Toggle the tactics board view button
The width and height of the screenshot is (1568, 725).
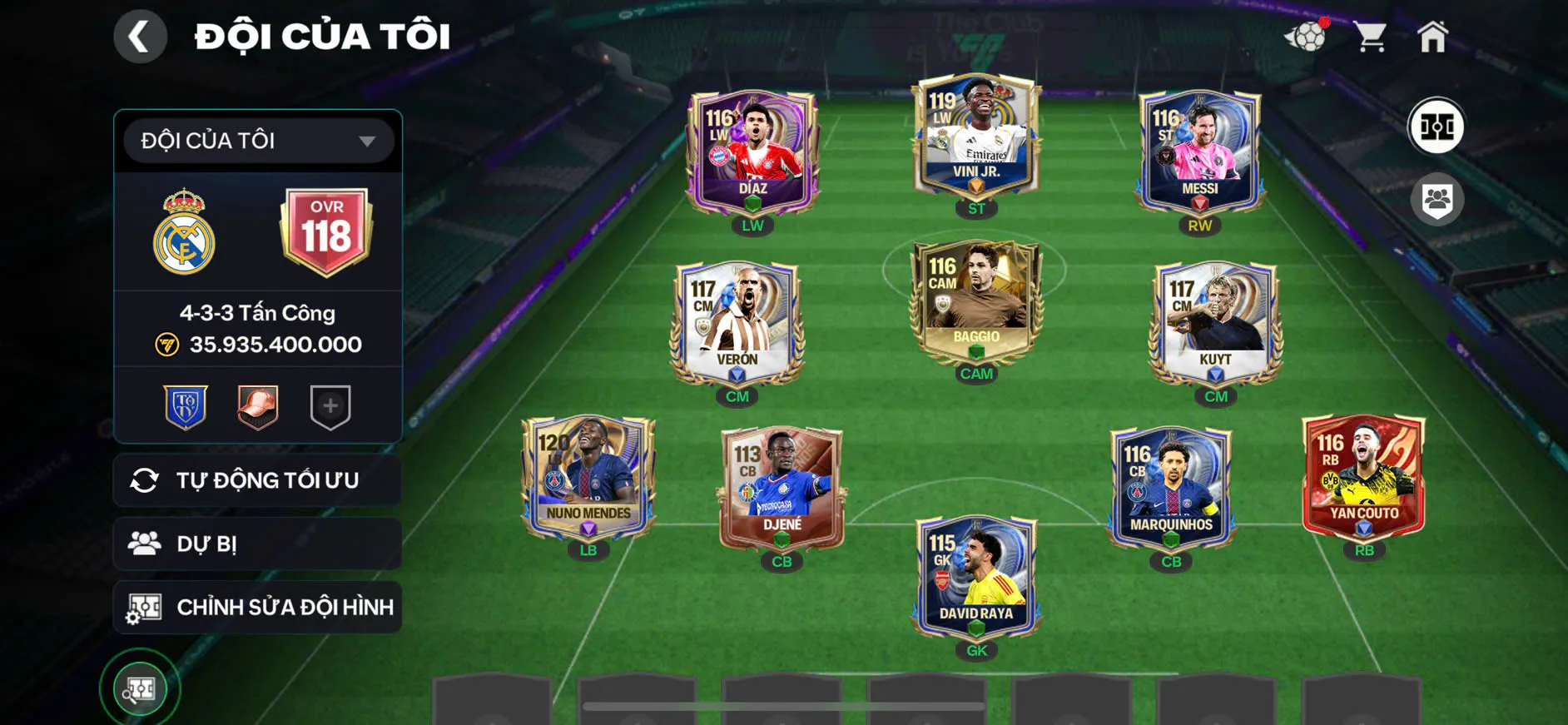(x=1436, y=127)
